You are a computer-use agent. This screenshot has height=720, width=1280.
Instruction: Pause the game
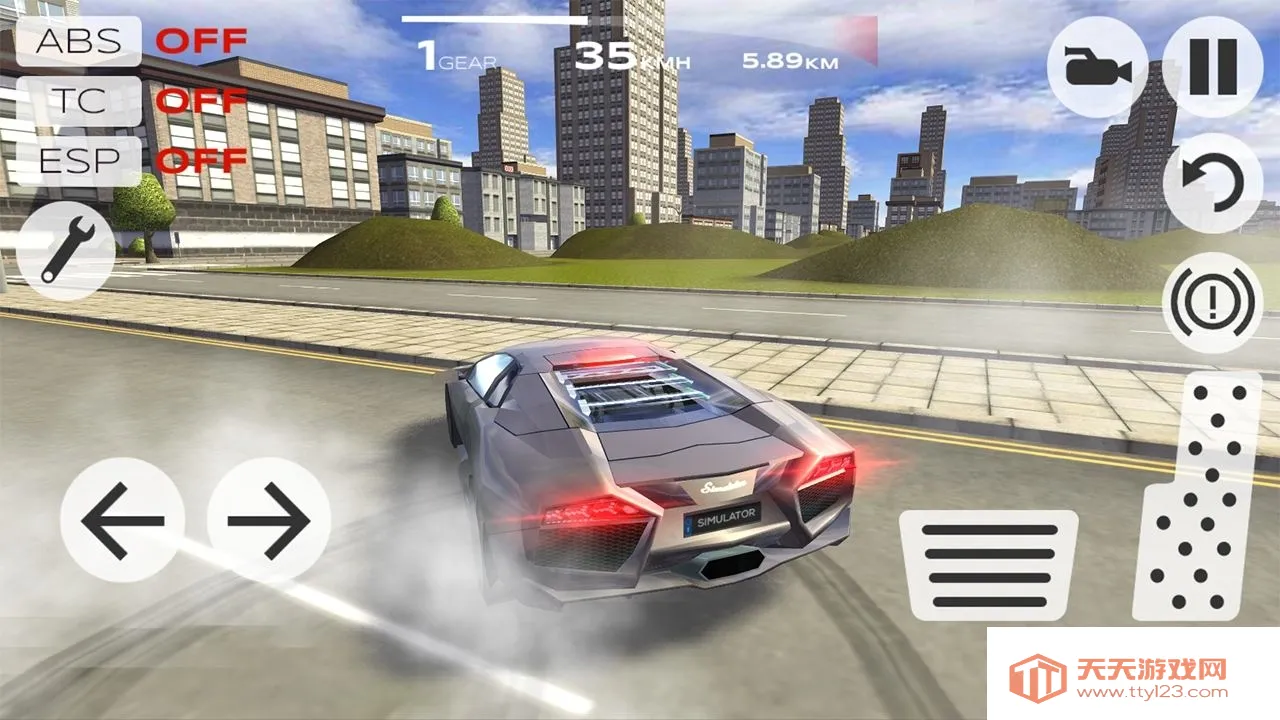click(1213, 67)
